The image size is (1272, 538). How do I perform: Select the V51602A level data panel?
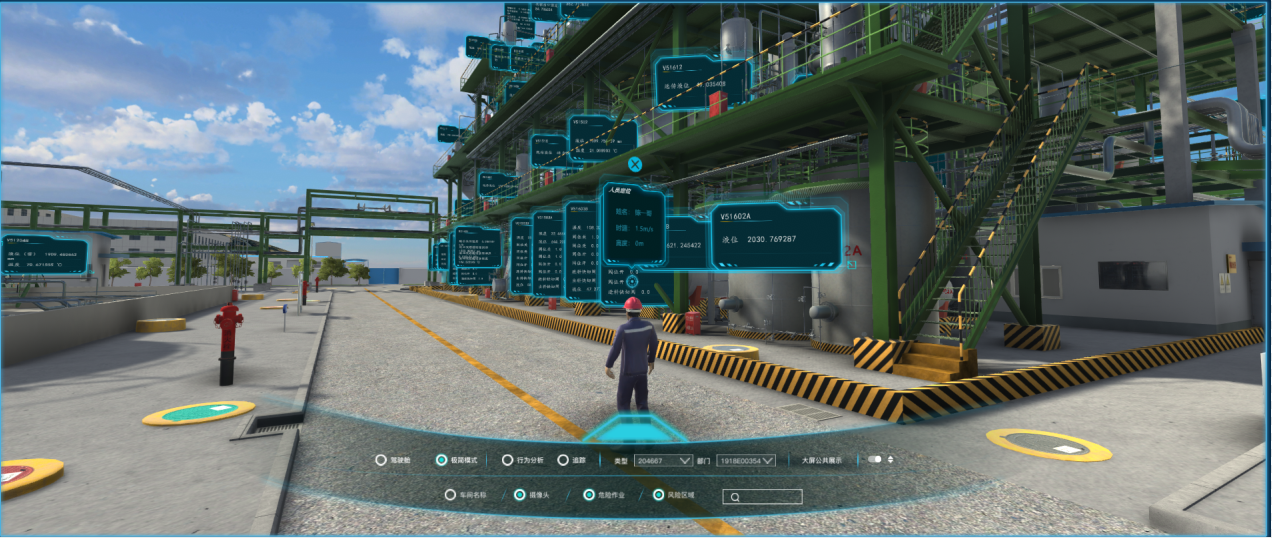point(776,237)
